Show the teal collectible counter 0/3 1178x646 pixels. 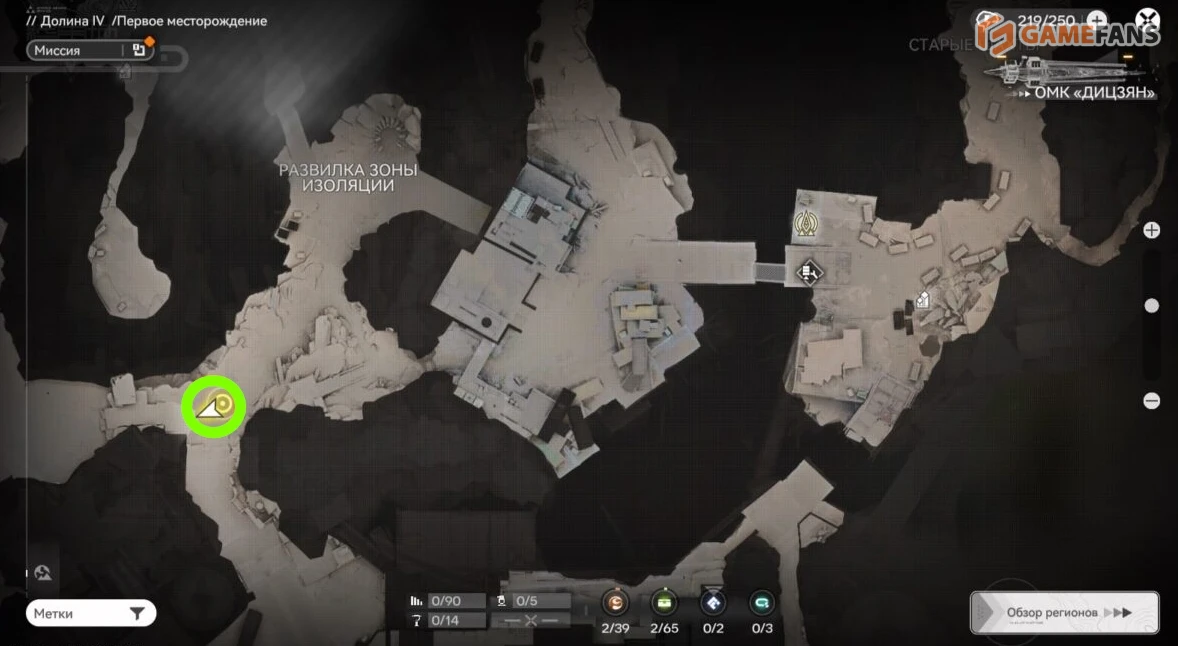coord(762,603)
